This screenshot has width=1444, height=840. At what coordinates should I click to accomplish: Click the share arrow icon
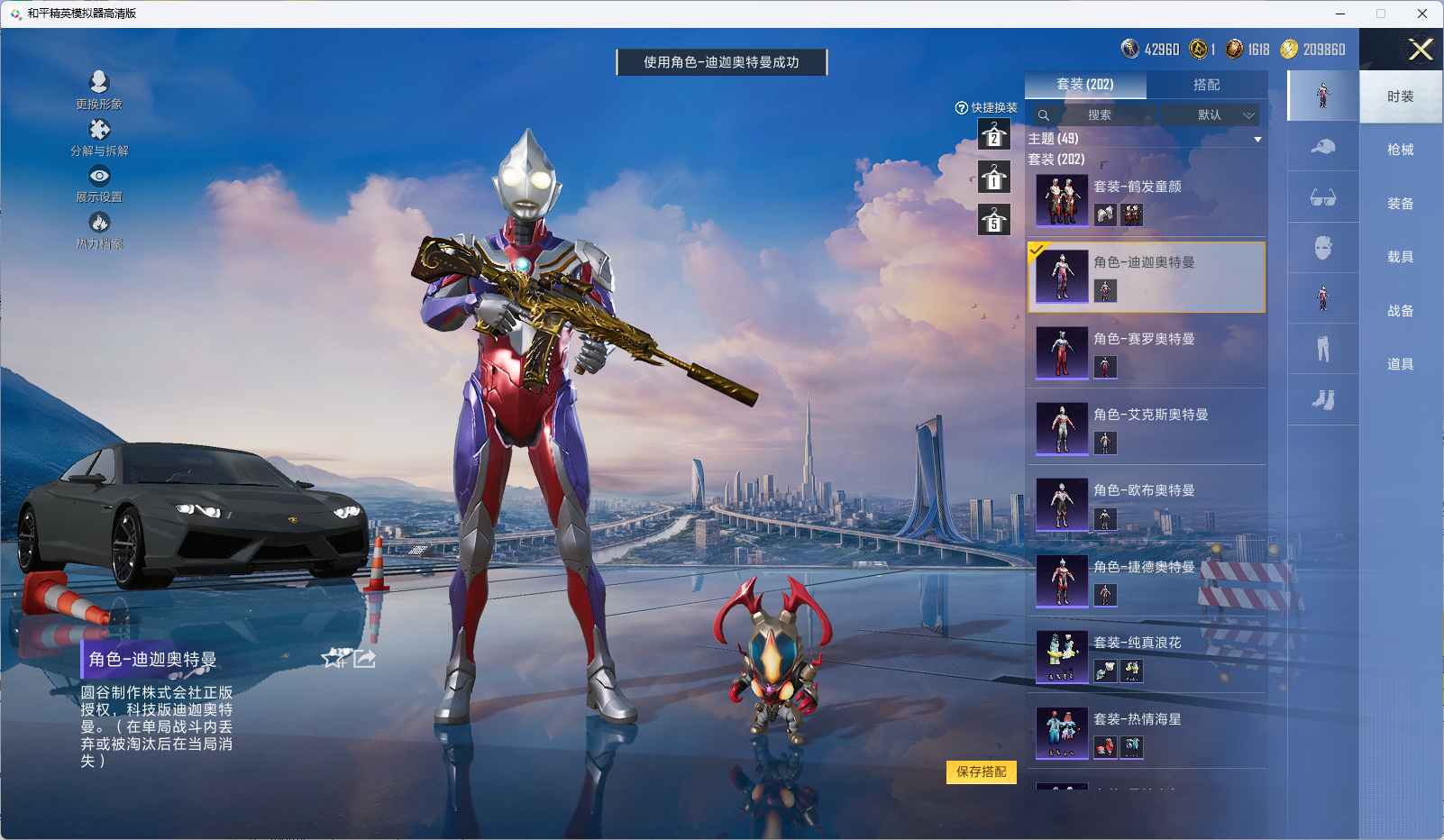[x=364, y=659]
